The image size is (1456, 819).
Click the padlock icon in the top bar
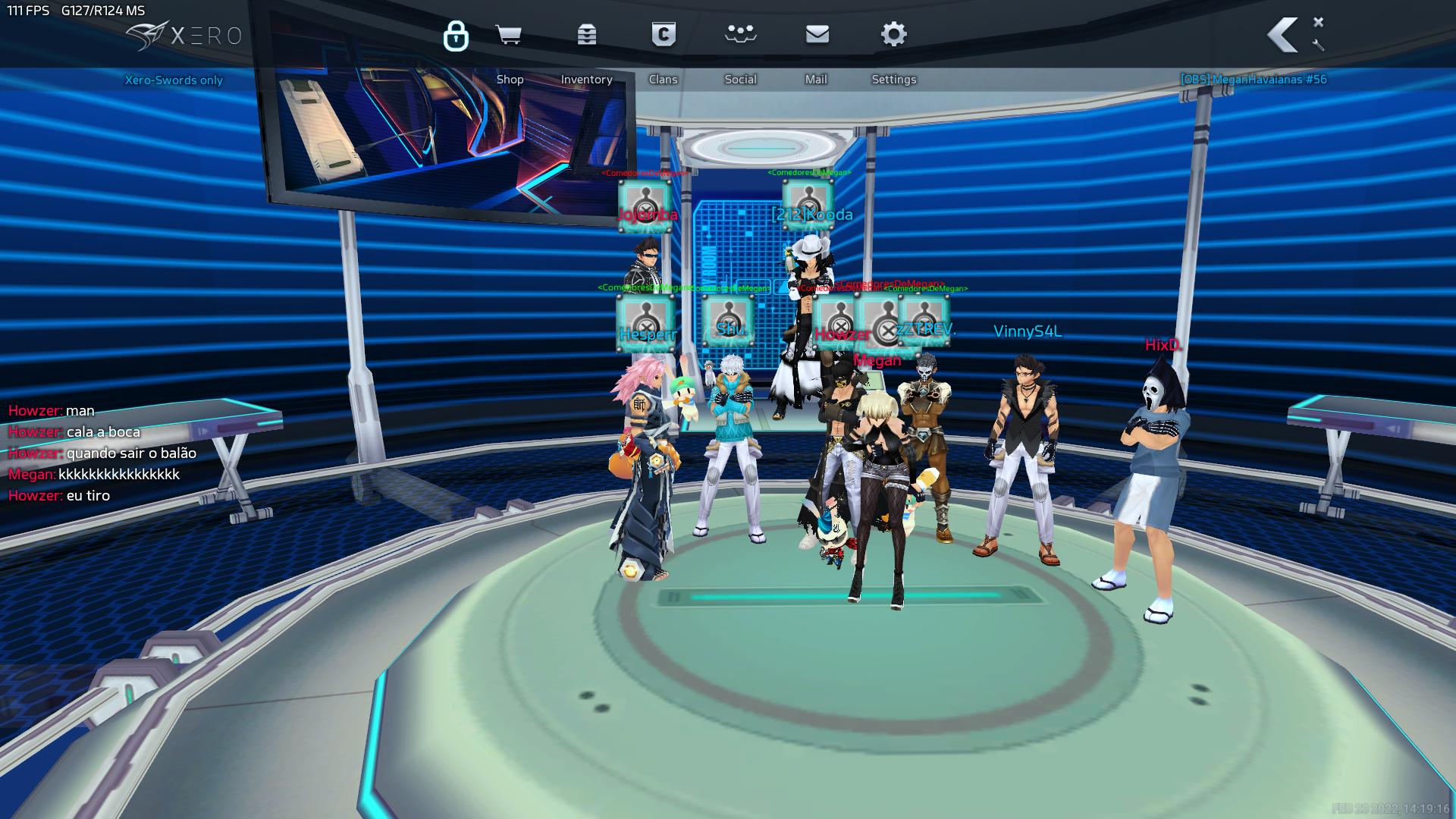(x=456, y=35)
